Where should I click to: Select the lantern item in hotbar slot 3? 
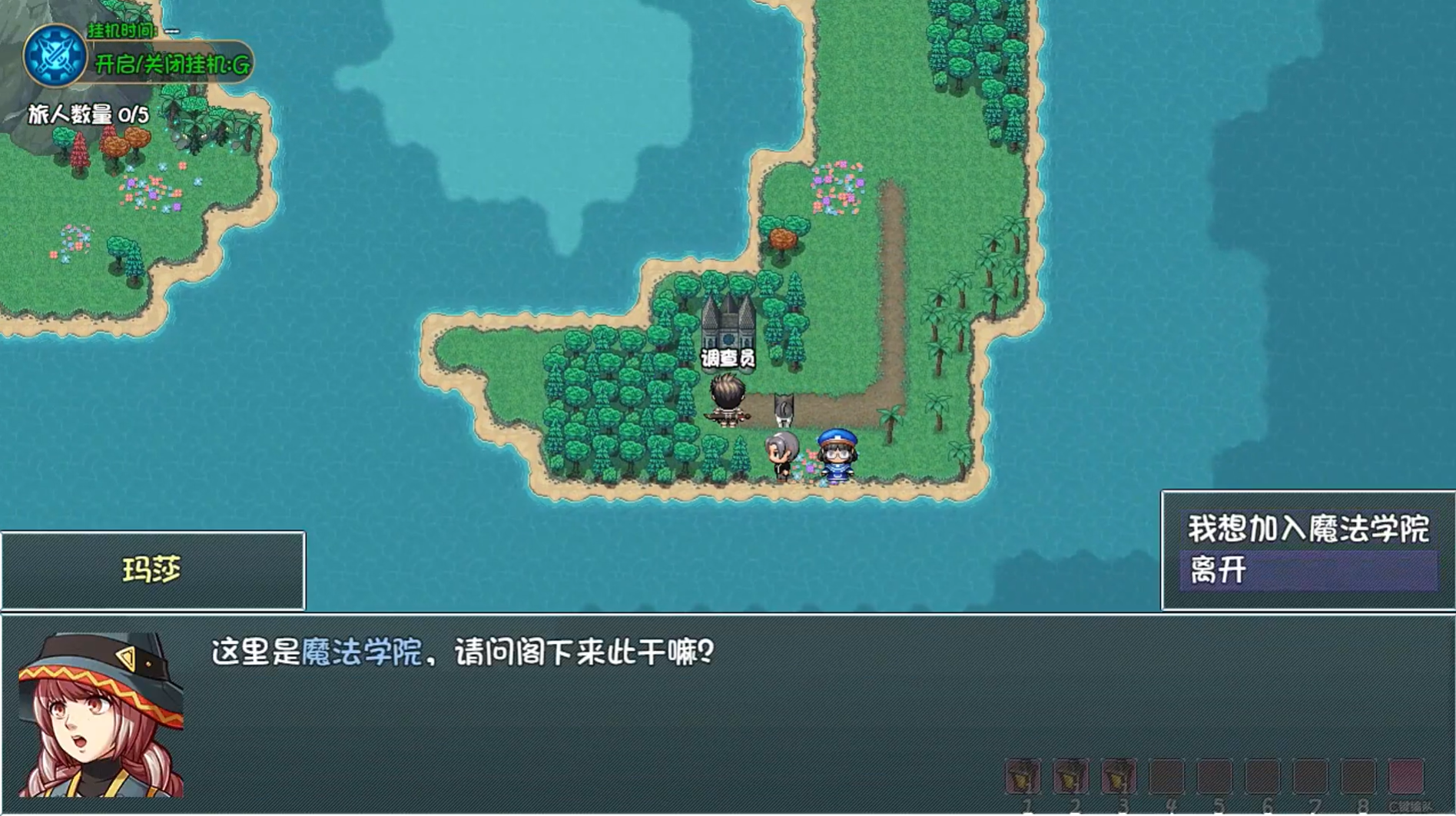coord(1118,776)
